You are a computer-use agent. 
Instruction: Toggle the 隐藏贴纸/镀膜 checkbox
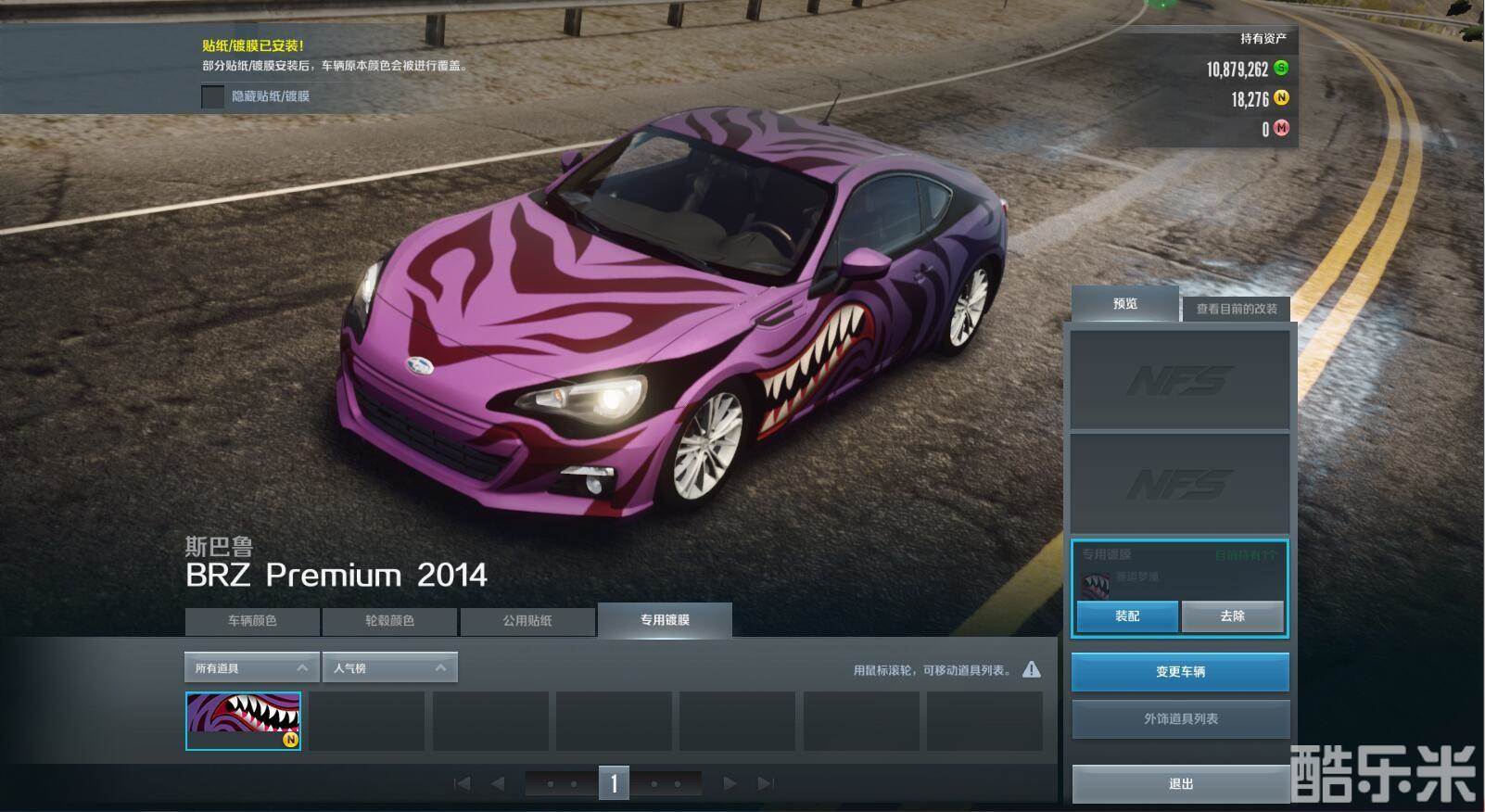pyautogui.click(x=213, y=96)
